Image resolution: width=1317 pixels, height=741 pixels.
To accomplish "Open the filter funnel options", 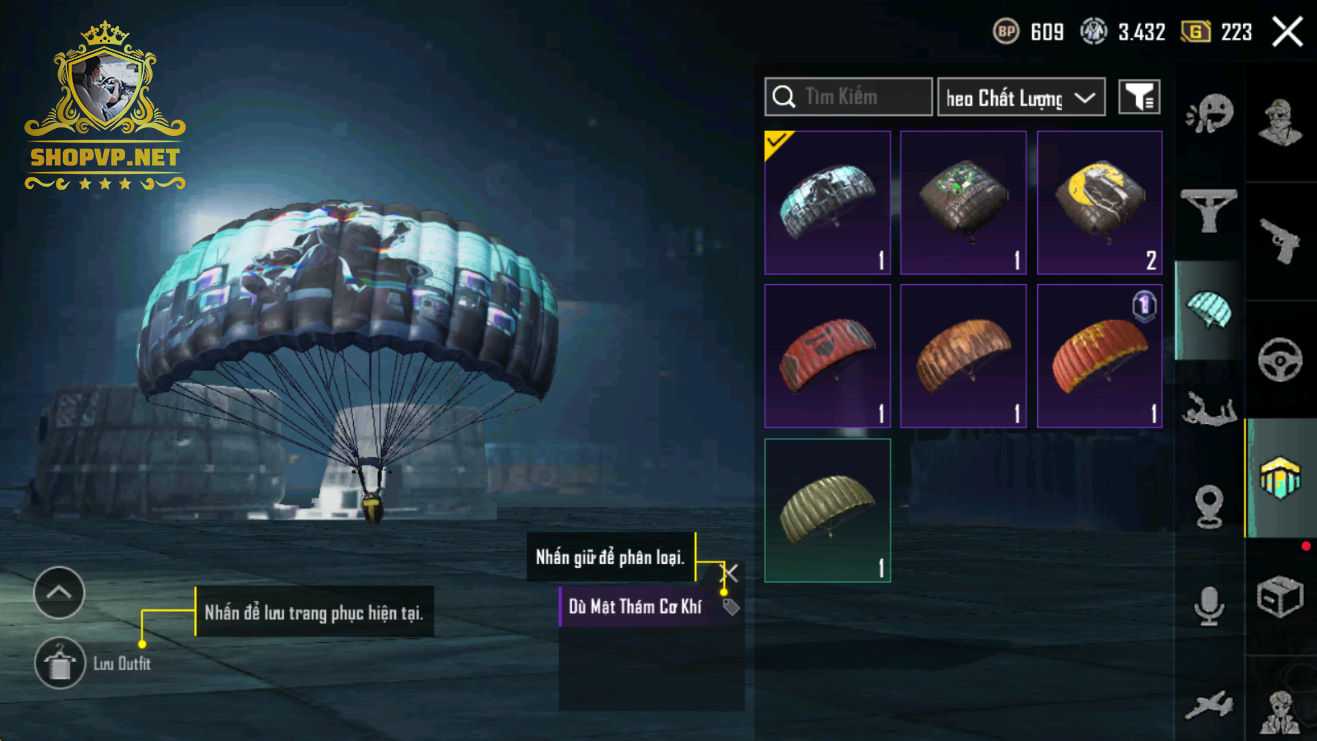I will pyautogui.click(x=1139, y=97).
